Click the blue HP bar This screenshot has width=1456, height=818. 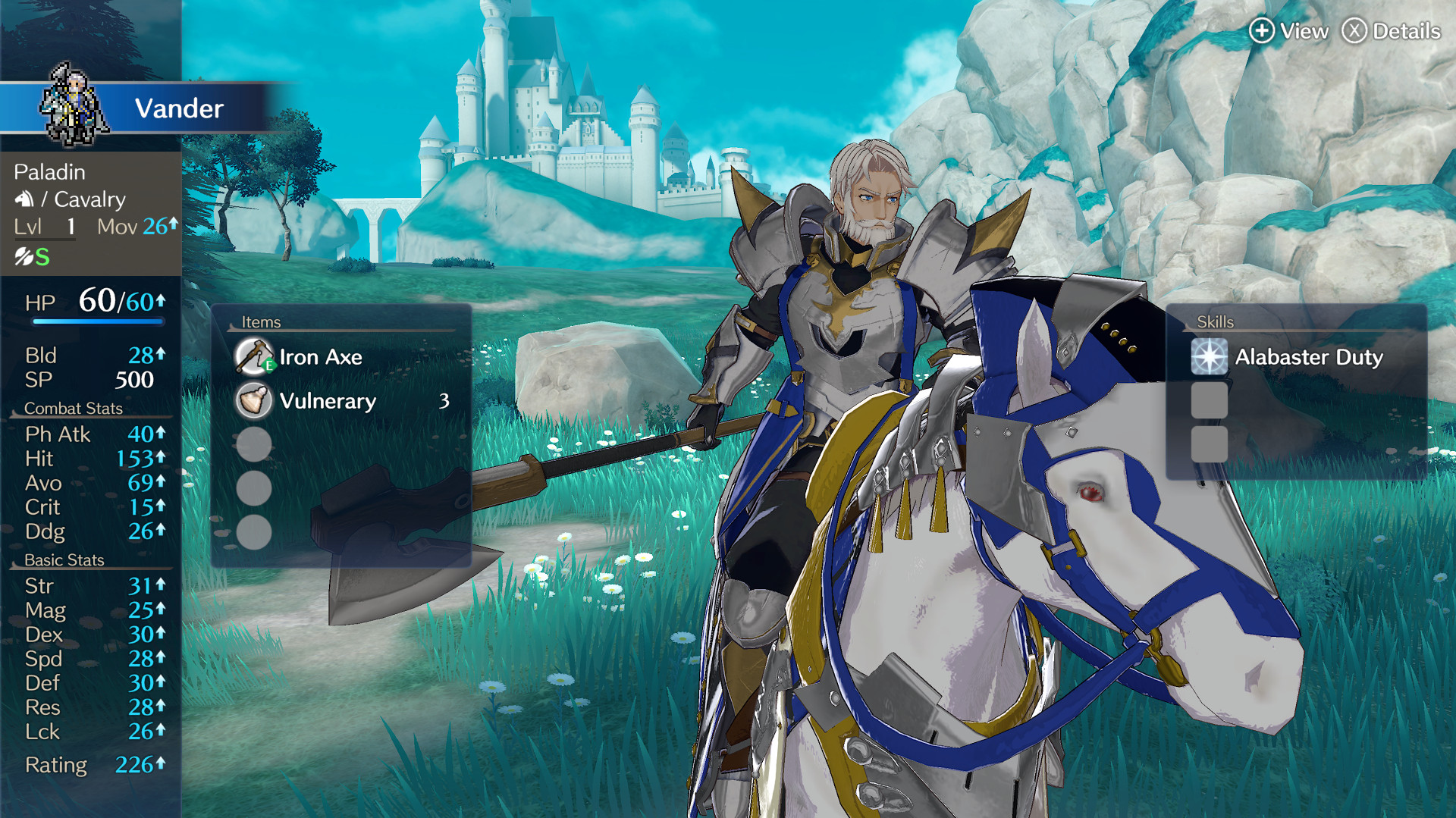[x=99, y=321]
